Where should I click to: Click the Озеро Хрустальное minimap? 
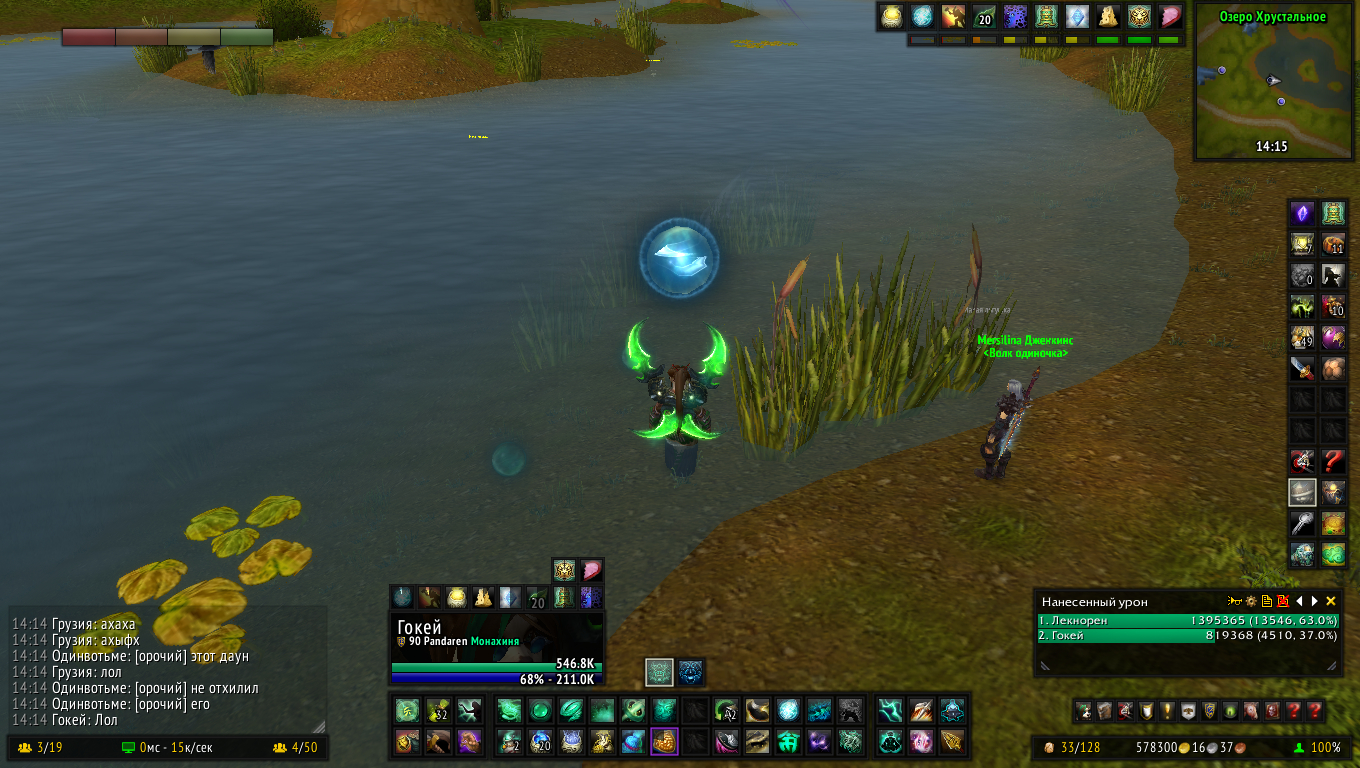[x=1273, y=88]
